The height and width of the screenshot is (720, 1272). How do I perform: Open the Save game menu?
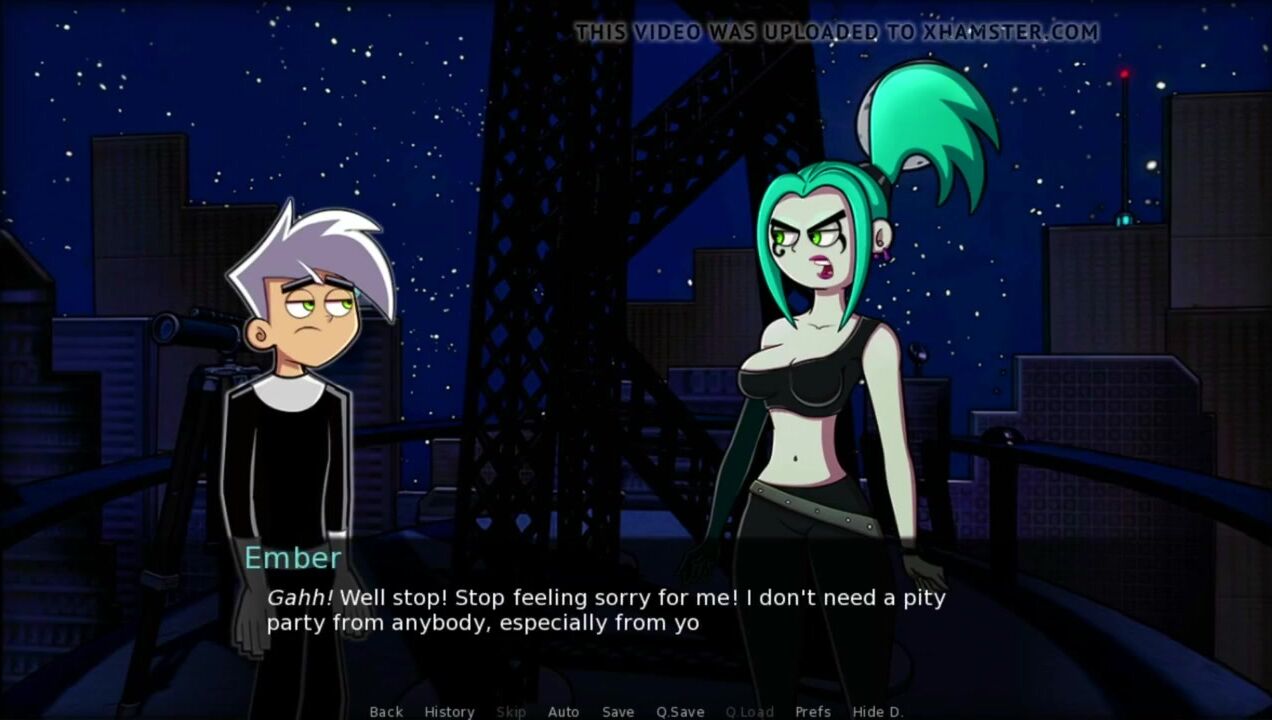pyautogui.click(x=618, y=712)
